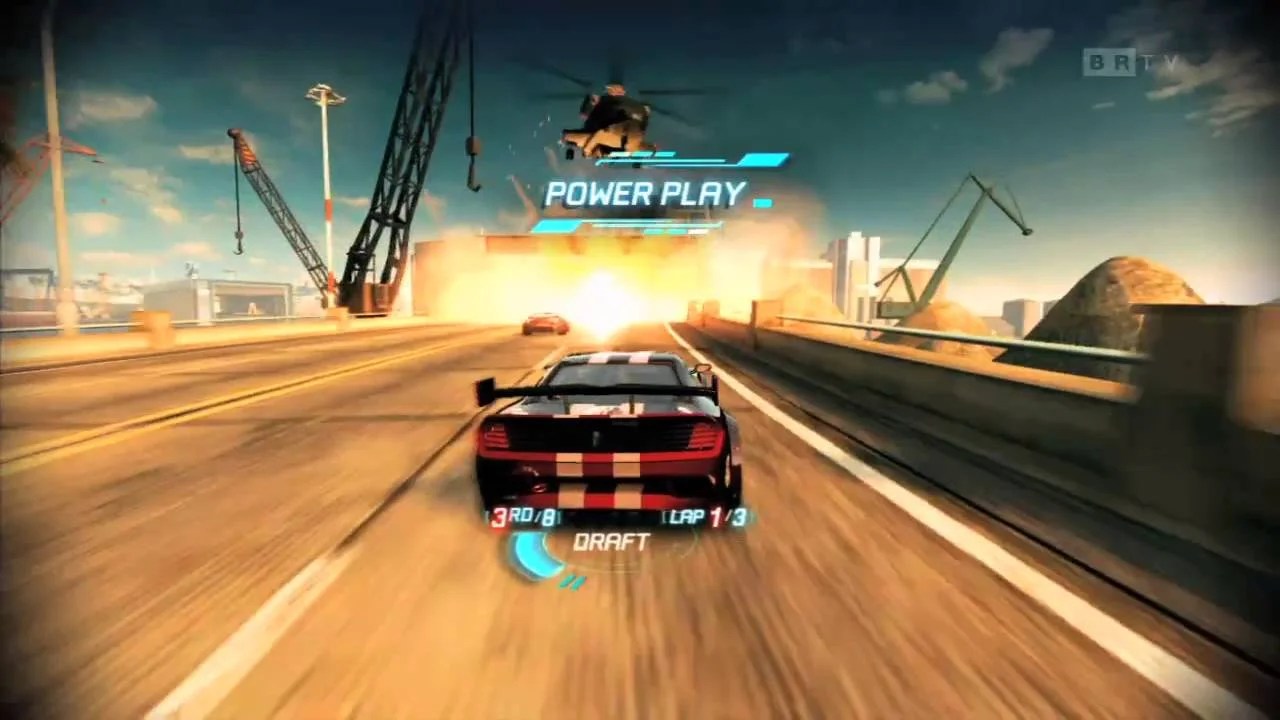Select the rival red car ahead
1280x720 pixels.
[x=543, y=322]
